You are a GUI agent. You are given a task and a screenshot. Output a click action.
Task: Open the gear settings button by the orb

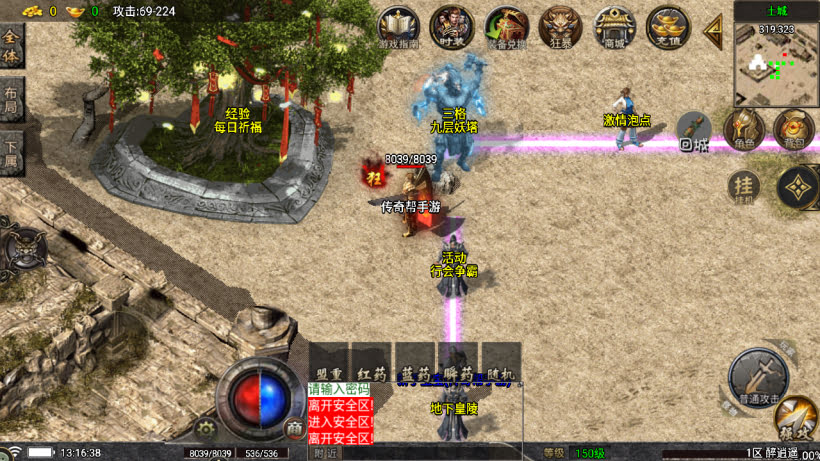point(208,430)
